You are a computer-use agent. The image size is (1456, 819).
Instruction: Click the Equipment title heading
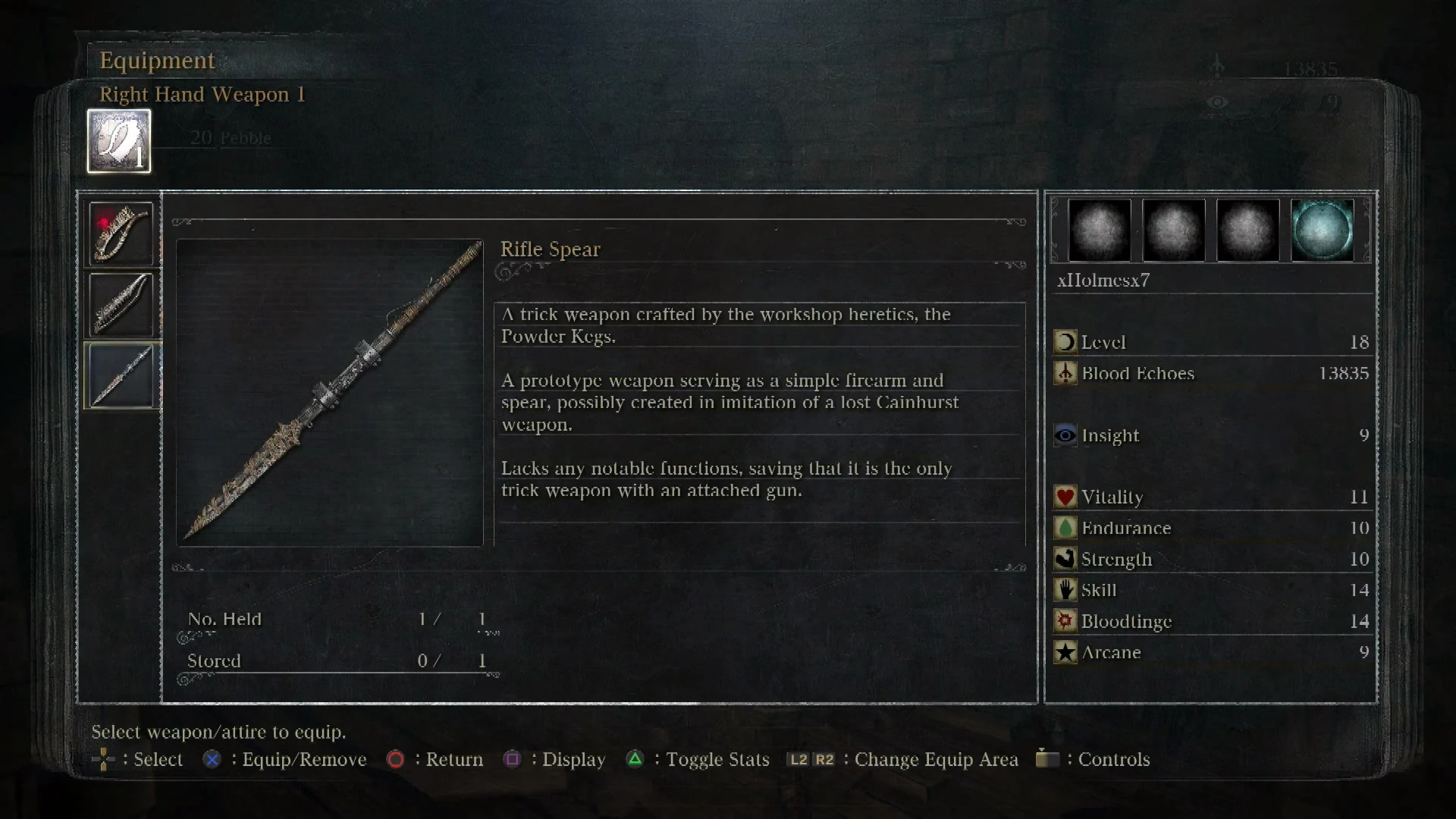[157, 60]
